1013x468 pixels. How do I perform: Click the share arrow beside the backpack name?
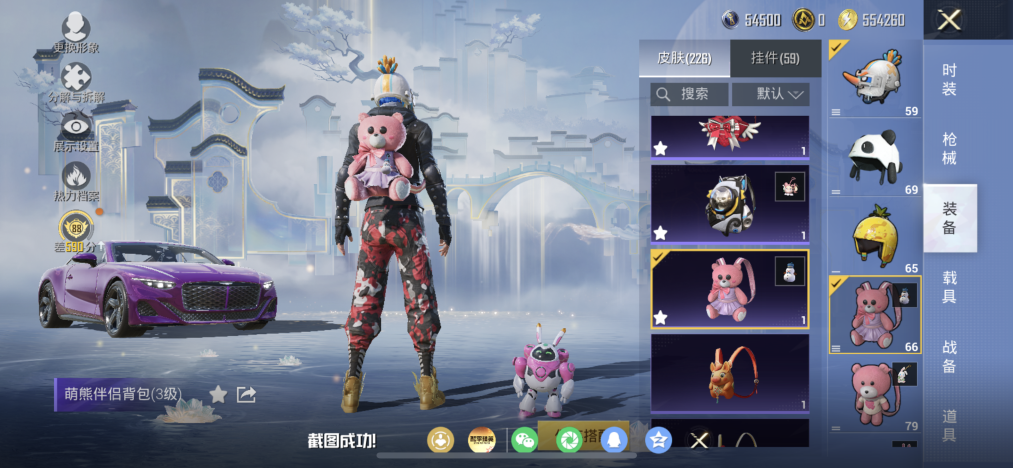(x=246, y=394)
